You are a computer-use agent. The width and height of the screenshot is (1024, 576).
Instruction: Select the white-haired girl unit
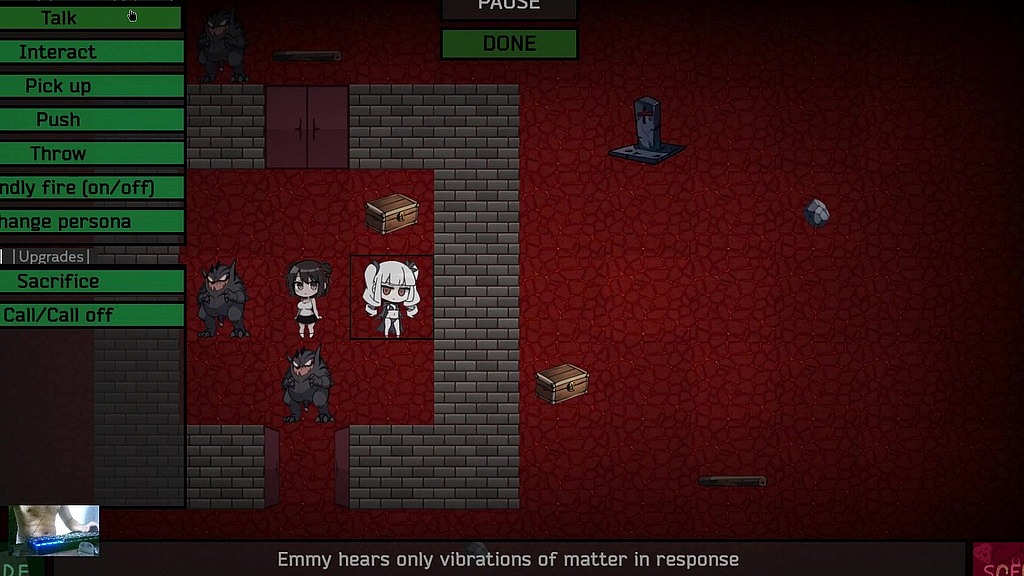392,297
